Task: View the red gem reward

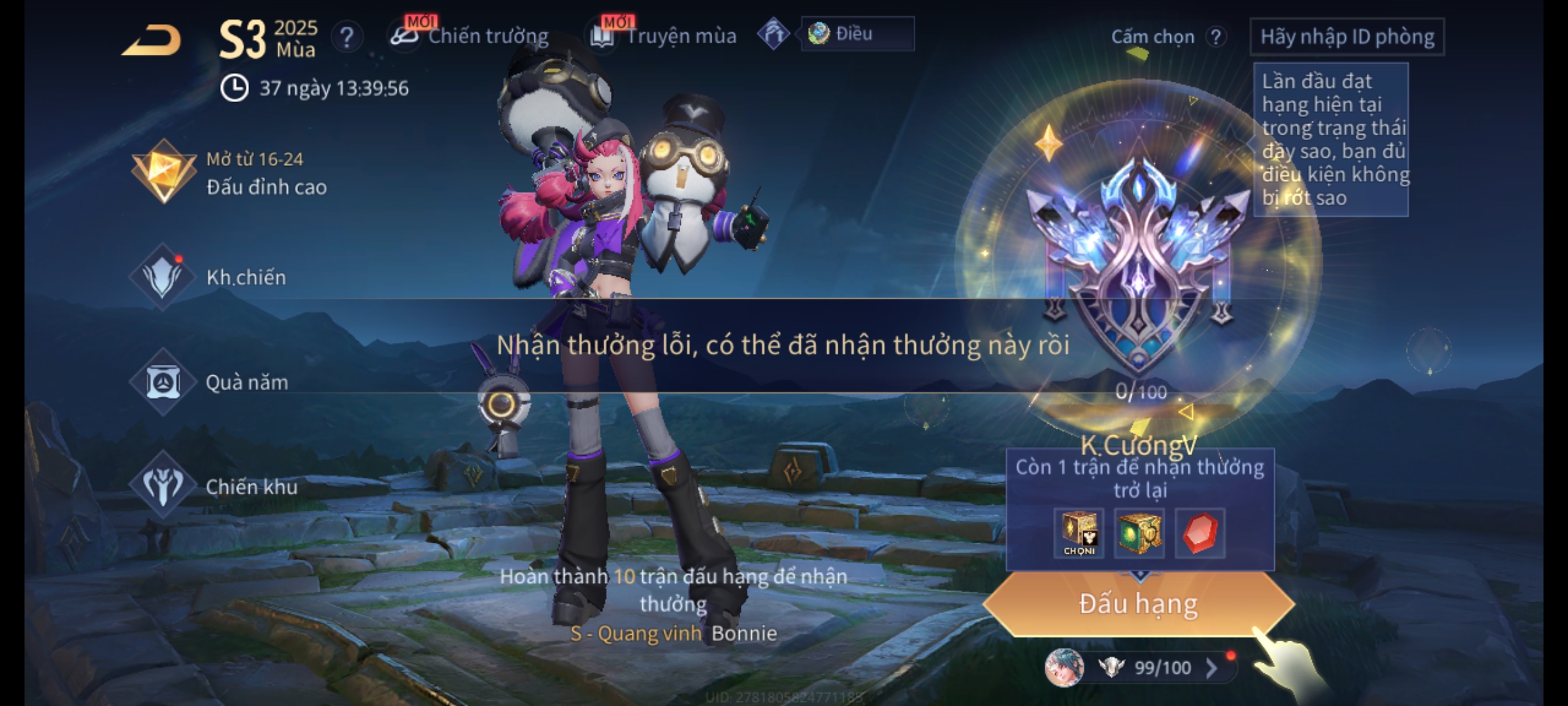Action: tap(1200, 533)
